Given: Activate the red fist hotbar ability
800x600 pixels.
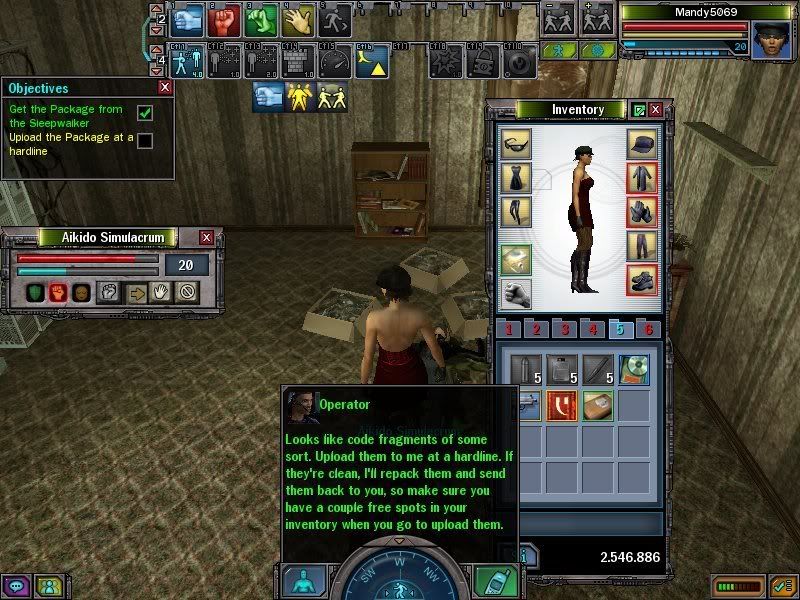Looking at the screenshot, I should (x=224, y=18).
